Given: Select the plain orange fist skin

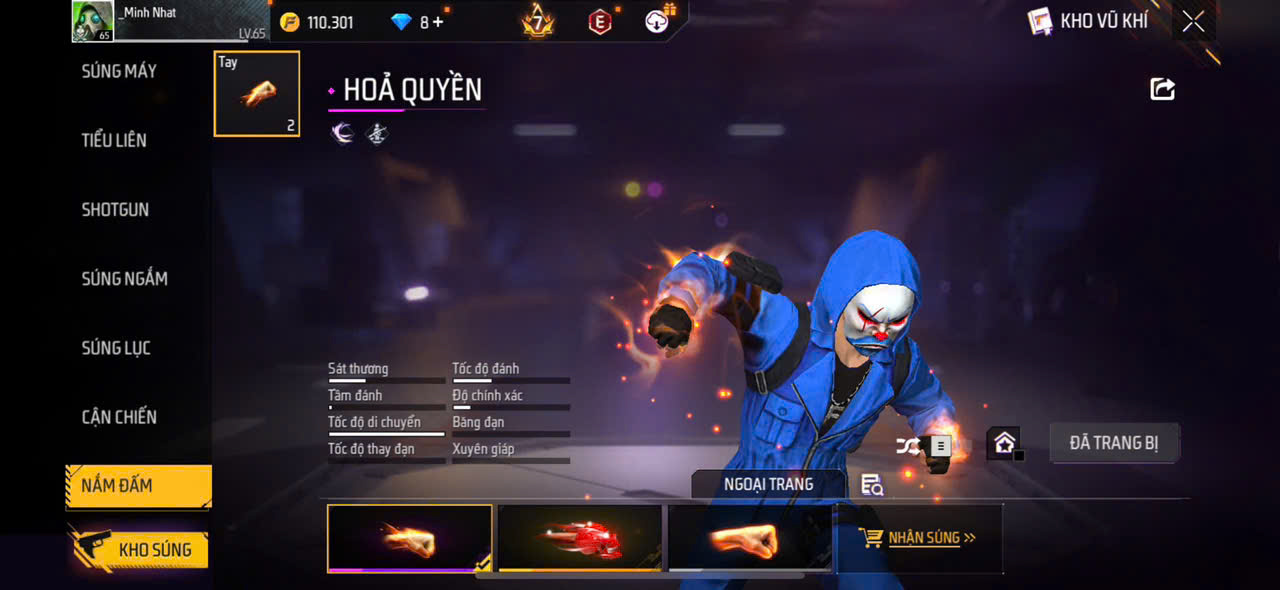Looking at the screenshot, I should (750, 538).
